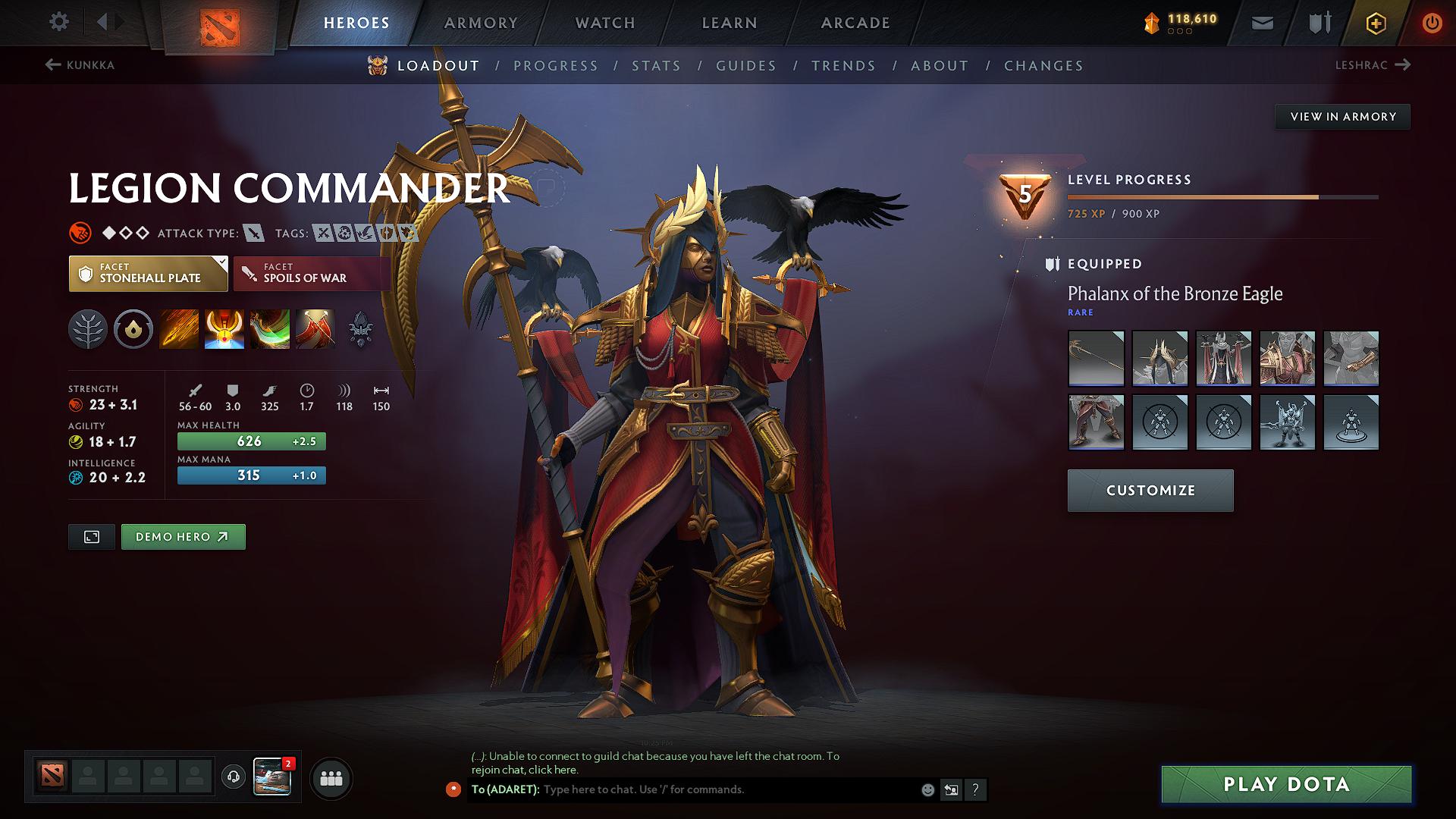Click the melee attack type icon
The image size is (1456, 819).
tap(253, 233)
